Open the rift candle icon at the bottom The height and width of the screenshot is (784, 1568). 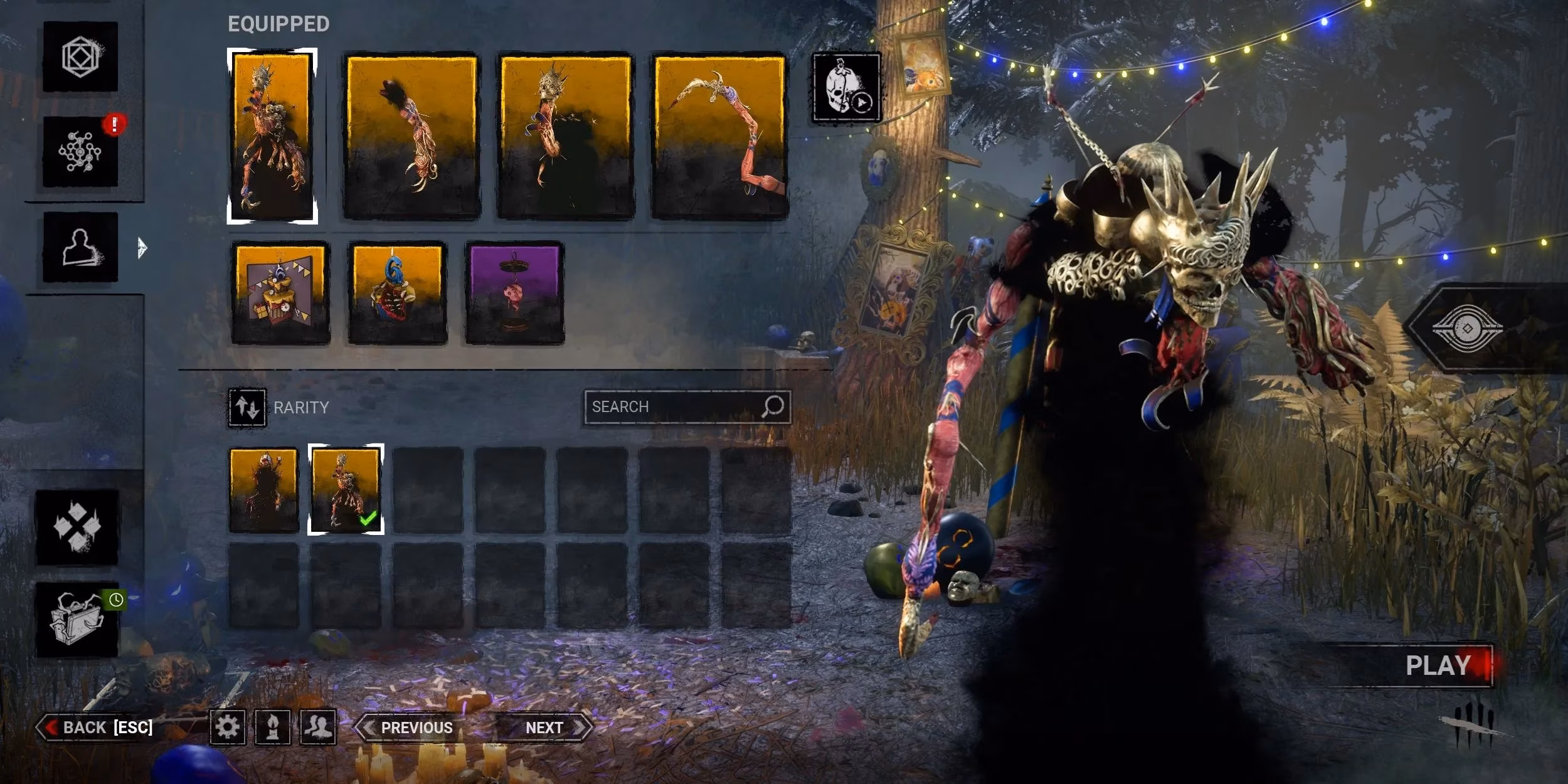click(x=273, y=728)
